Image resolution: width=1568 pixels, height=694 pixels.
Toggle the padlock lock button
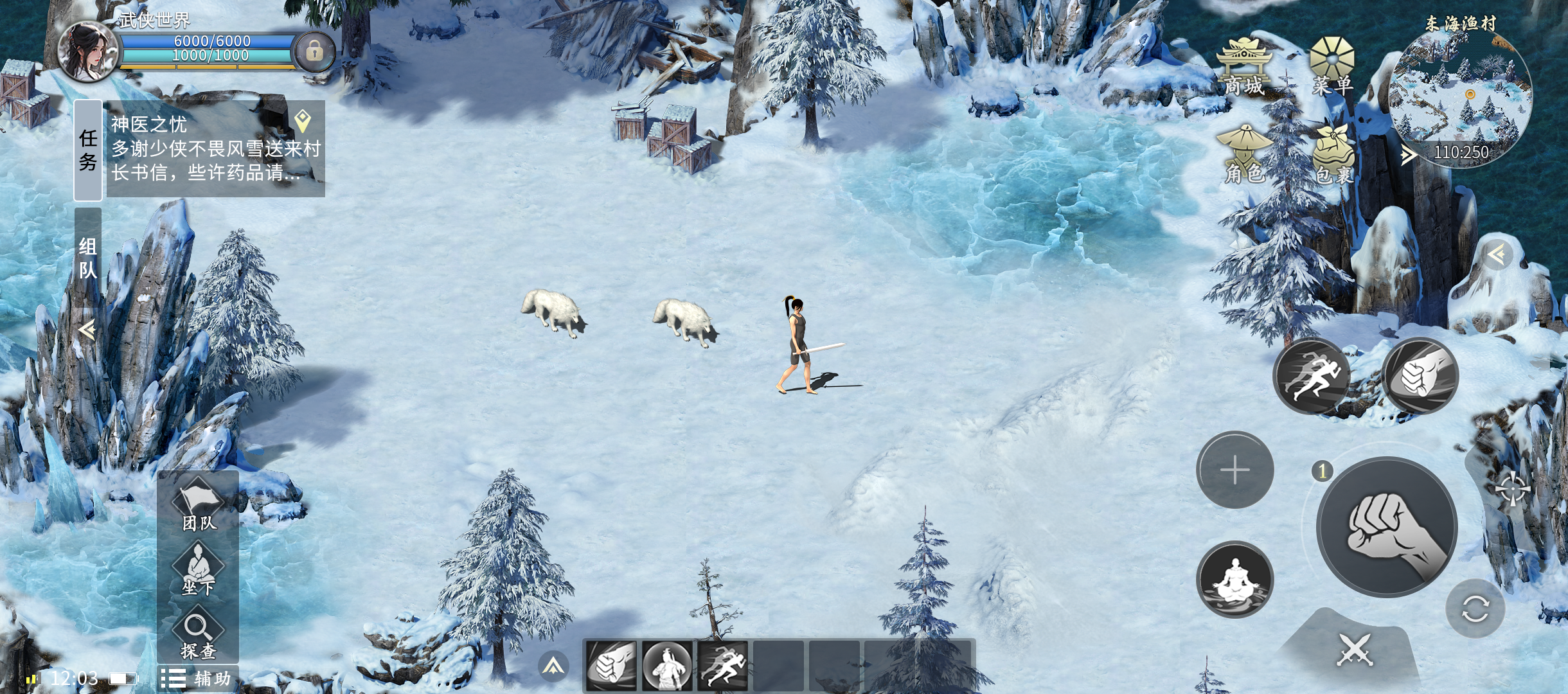314,51
